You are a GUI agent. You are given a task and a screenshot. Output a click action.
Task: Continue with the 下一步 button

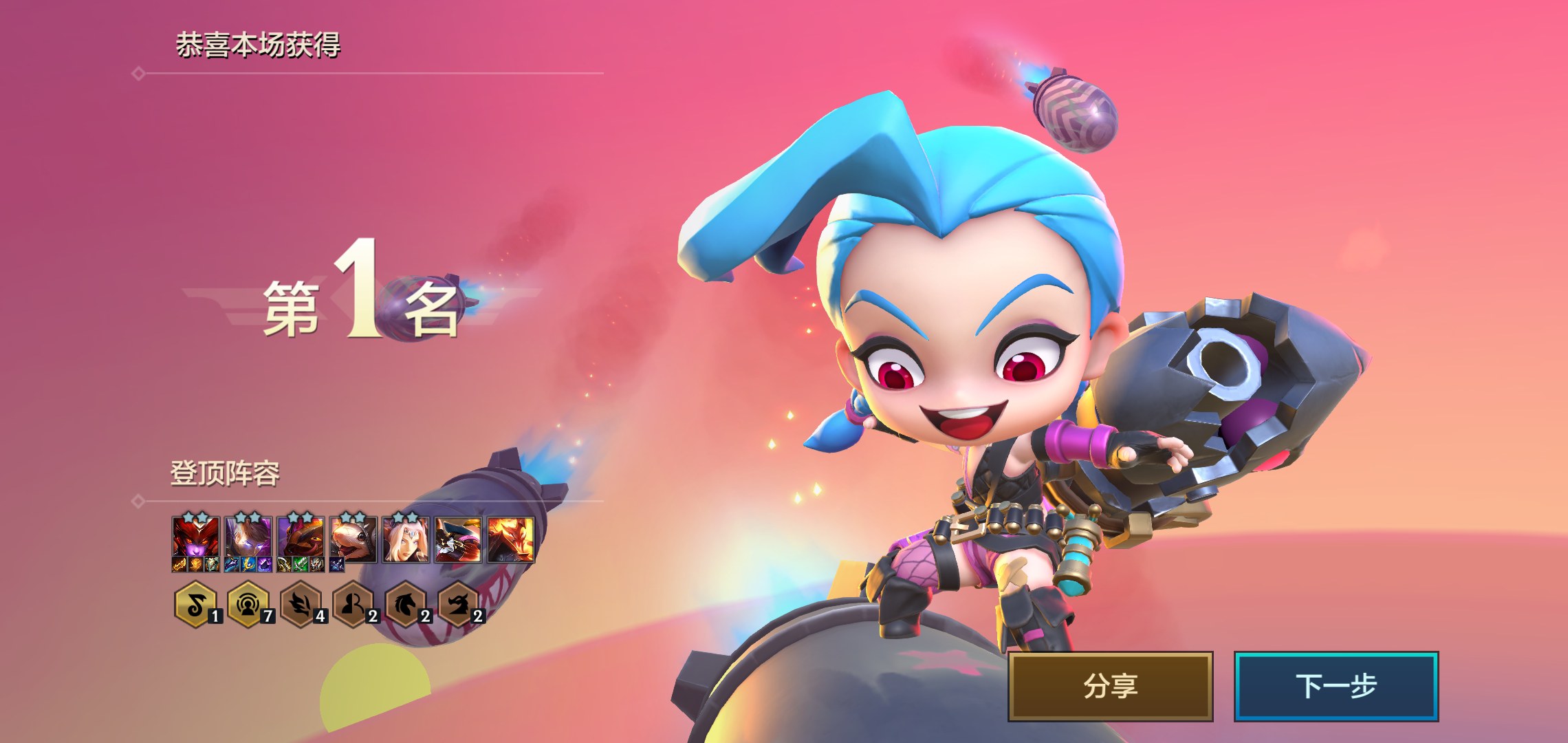pyautogui.click(x=1336, y=686)
